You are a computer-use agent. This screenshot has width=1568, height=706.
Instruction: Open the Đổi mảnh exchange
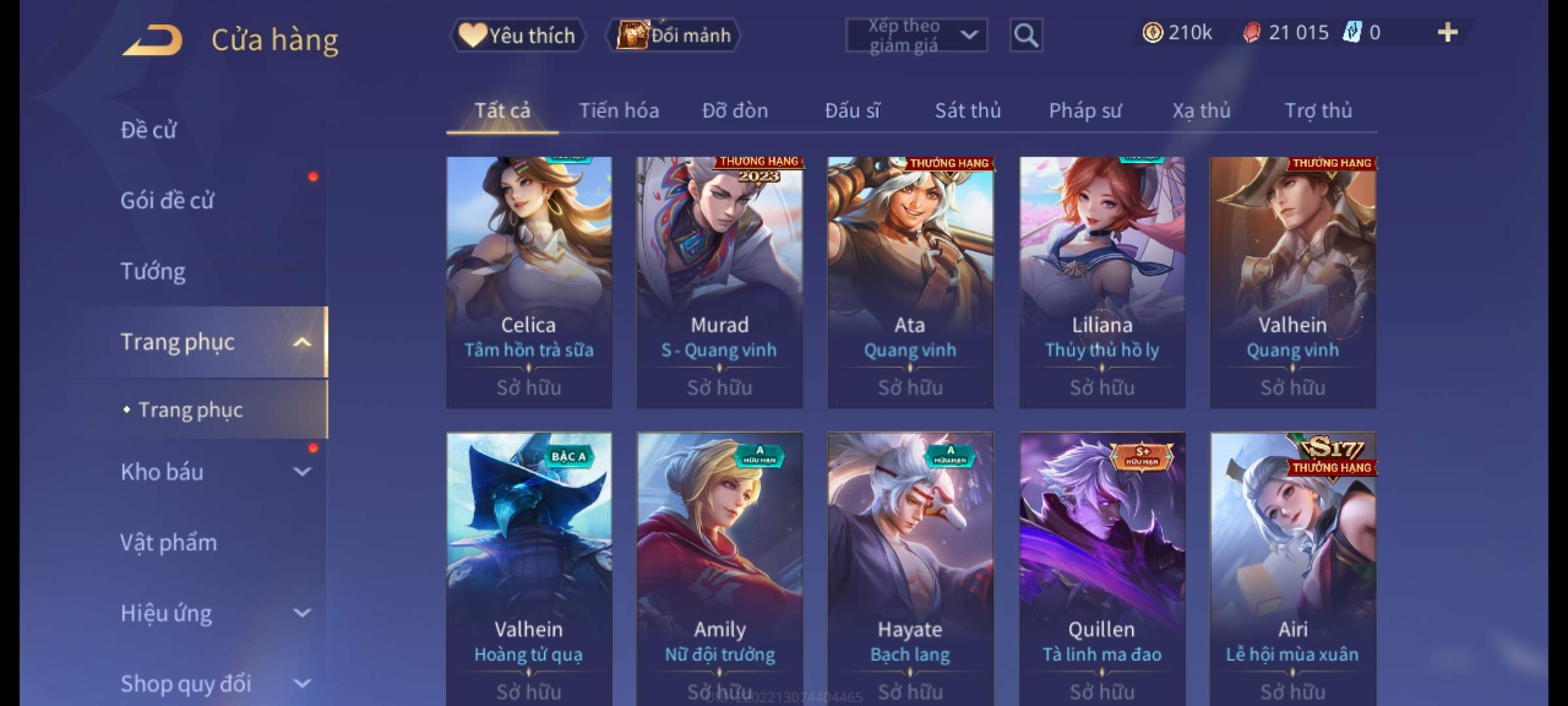pyautogui.click(x=674, y=35)
